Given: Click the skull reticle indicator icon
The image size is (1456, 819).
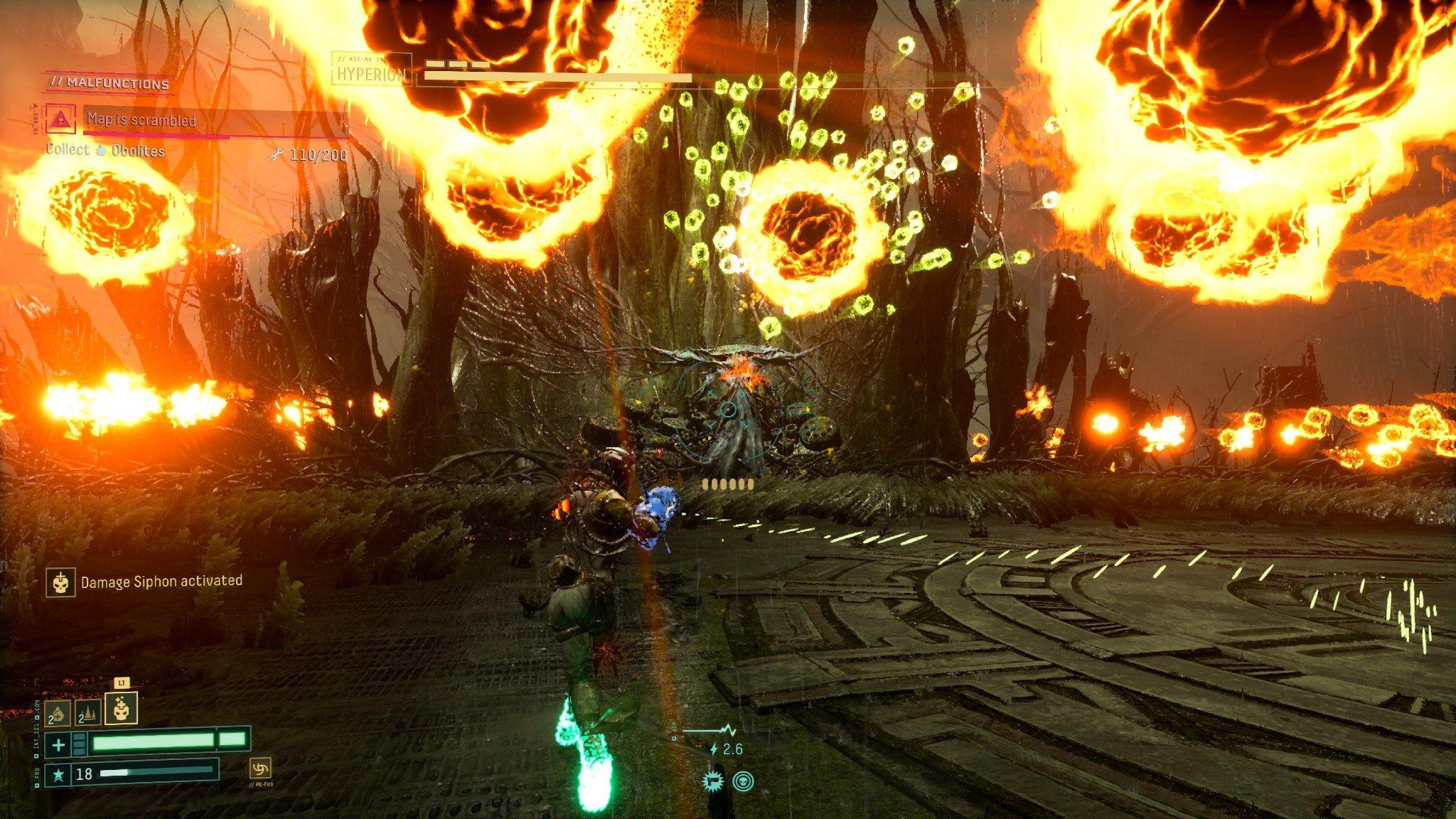Looking at the screenshot, I should tap(742, 782).
